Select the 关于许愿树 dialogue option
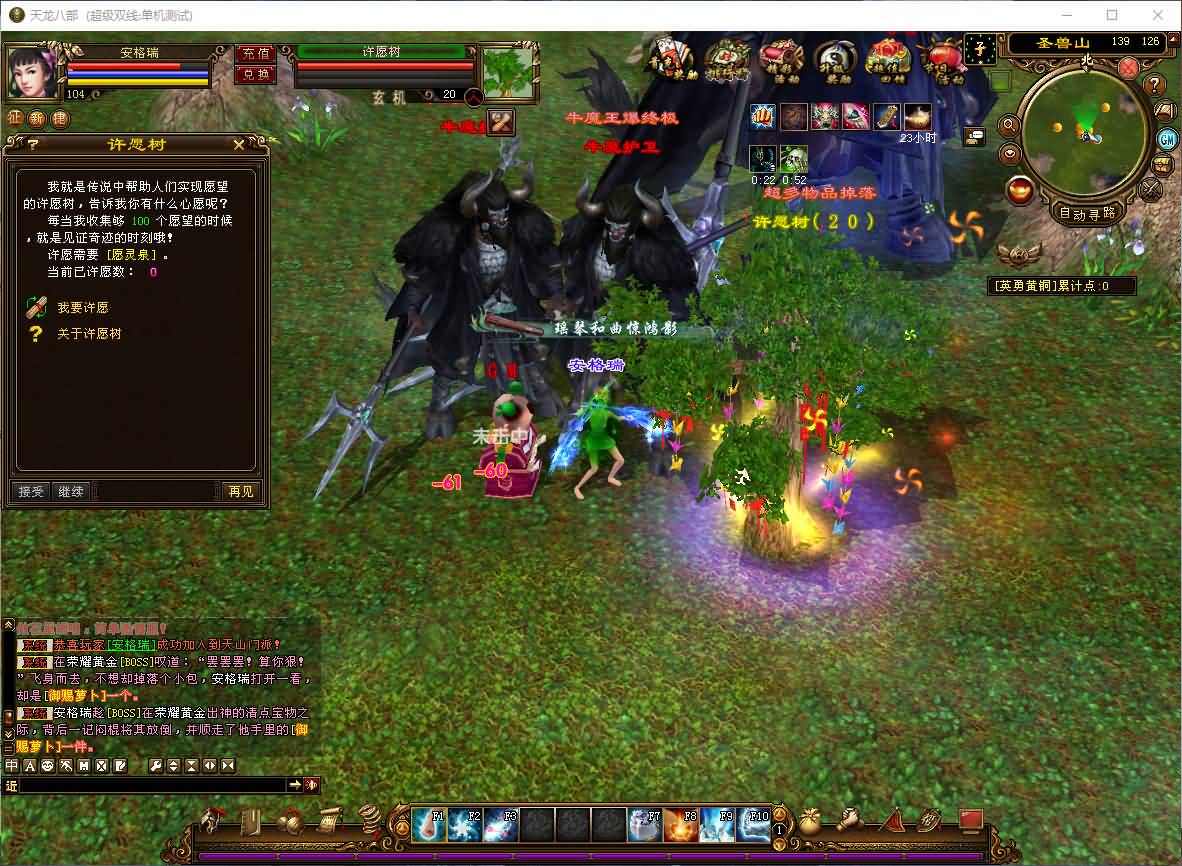 pyautogui.click(x=88, y=334)
